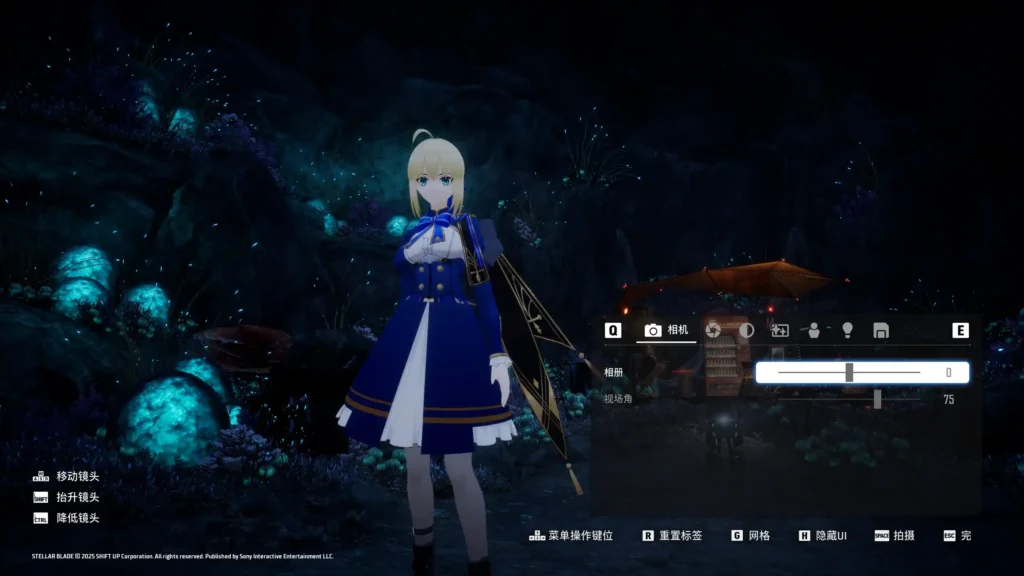Adjust the 相册 slider
This screenshot has height=576, width=1024.
tap(849, 373)
